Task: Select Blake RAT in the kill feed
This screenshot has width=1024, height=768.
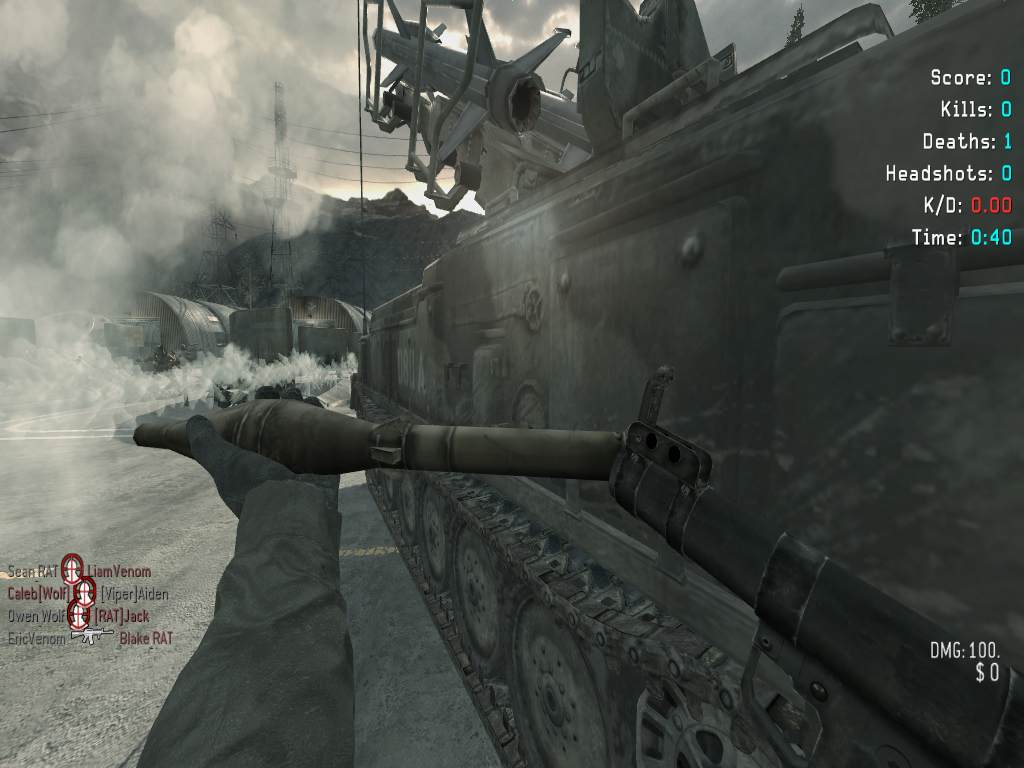Action: coord(146,638)
